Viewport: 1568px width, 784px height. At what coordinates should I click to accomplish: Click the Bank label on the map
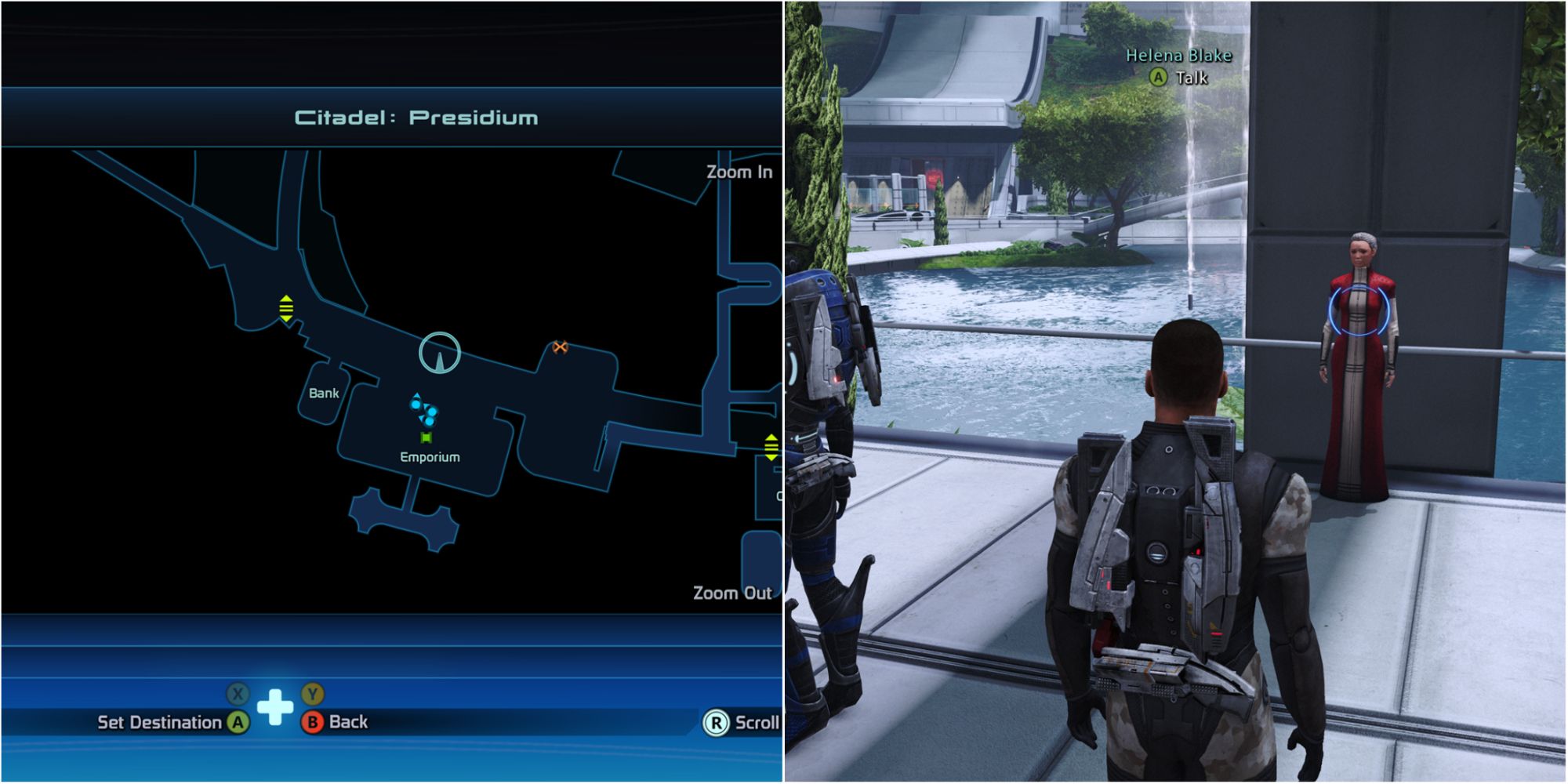[x=323, y=394]
